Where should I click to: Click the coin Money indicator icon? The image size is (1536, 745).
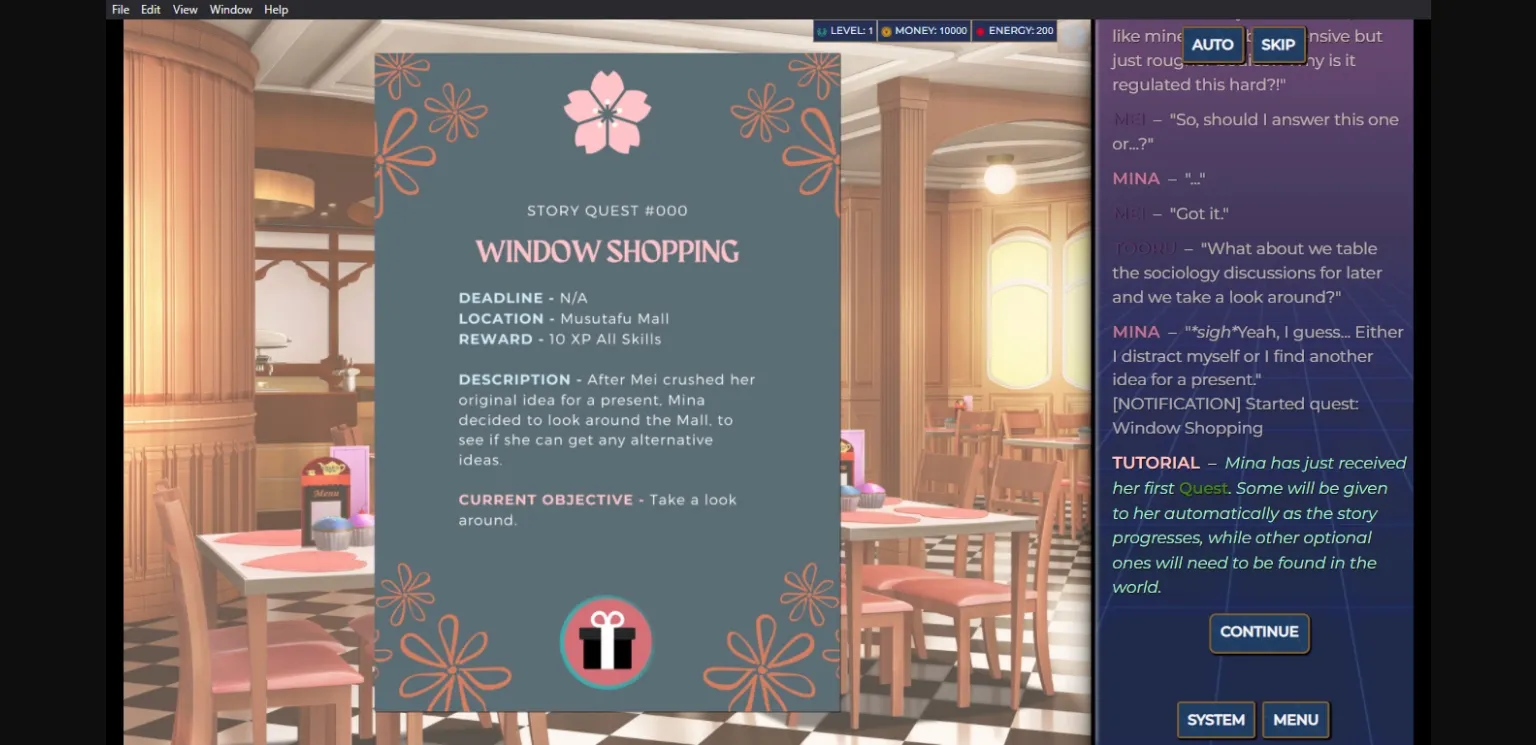coord(885,30)
